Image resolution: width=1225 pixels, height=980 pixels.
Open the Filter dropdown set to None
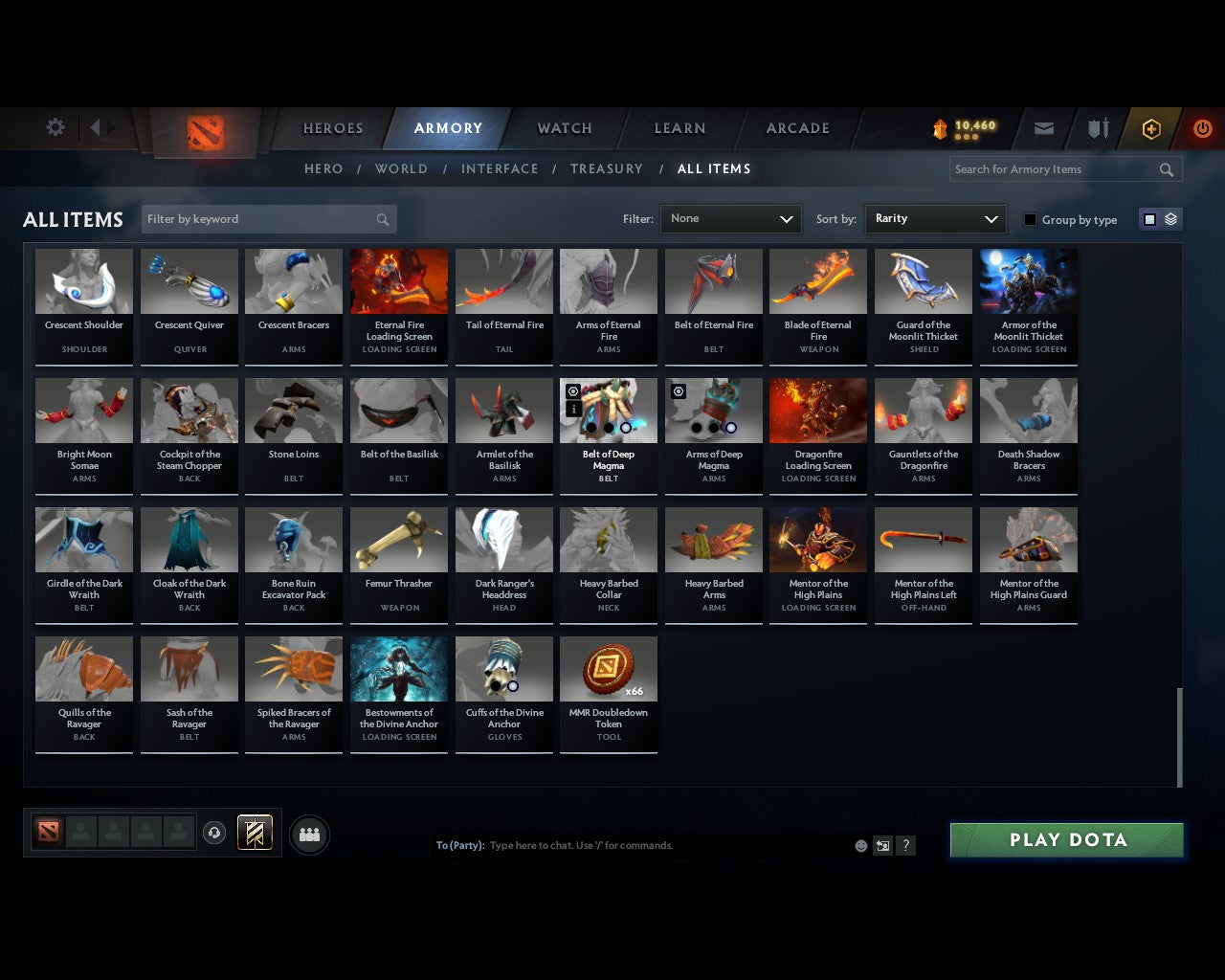click(x=730, y=219)
